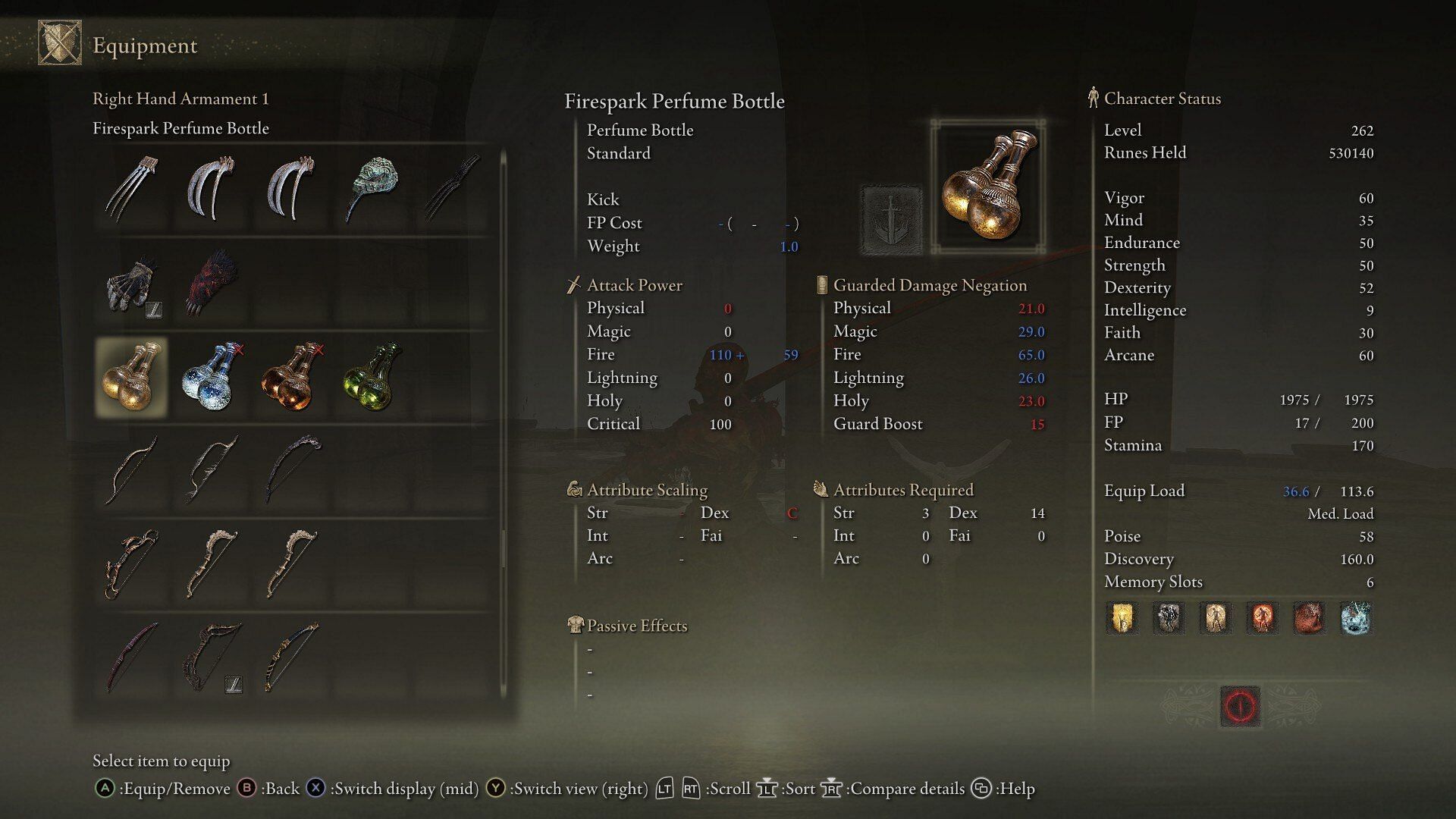
Task: View the Firespark Perfume Bottle preview image
Action: click(988, 186)
